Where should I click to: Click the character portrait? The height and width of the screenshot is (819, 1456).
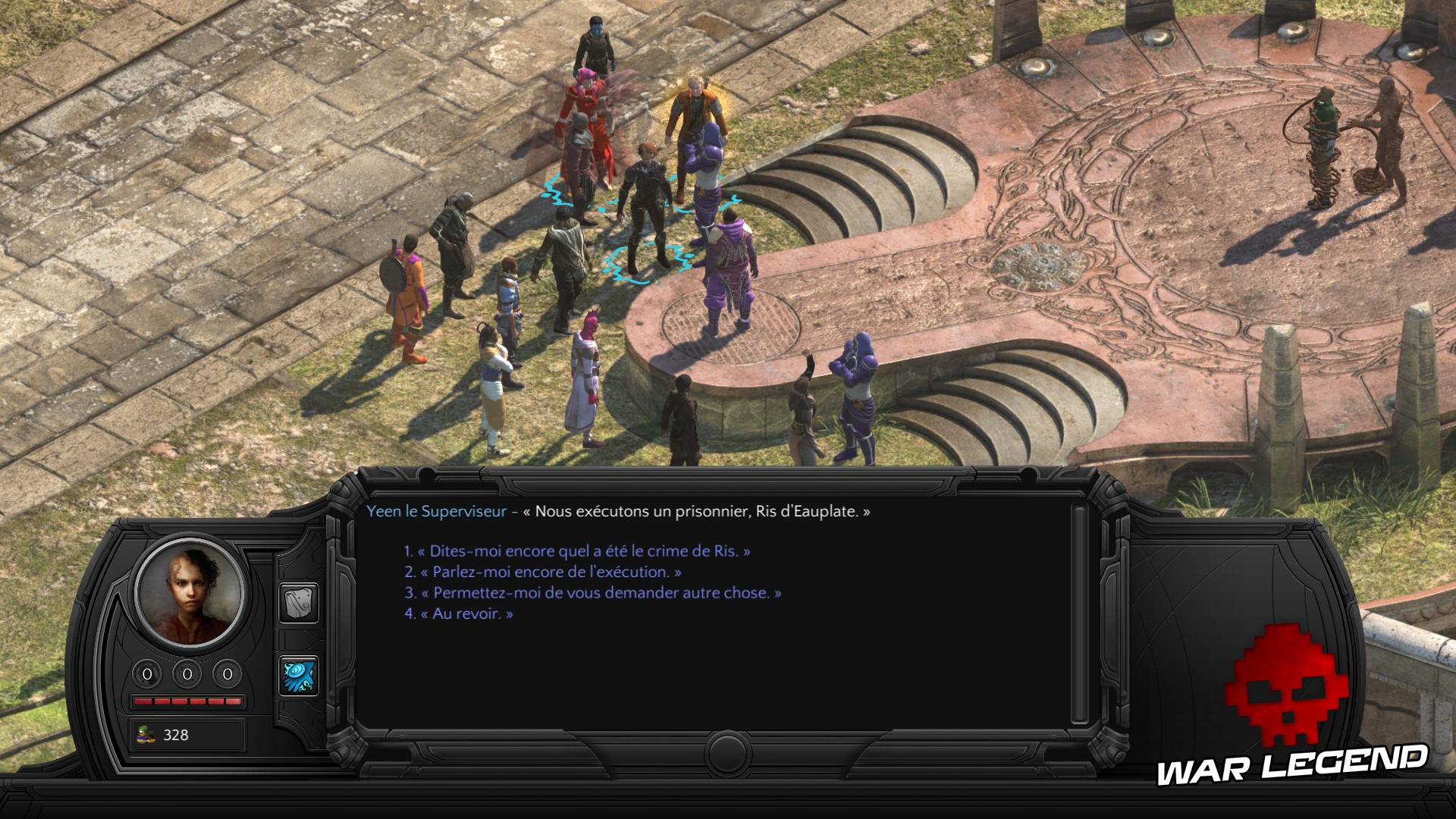189,594
